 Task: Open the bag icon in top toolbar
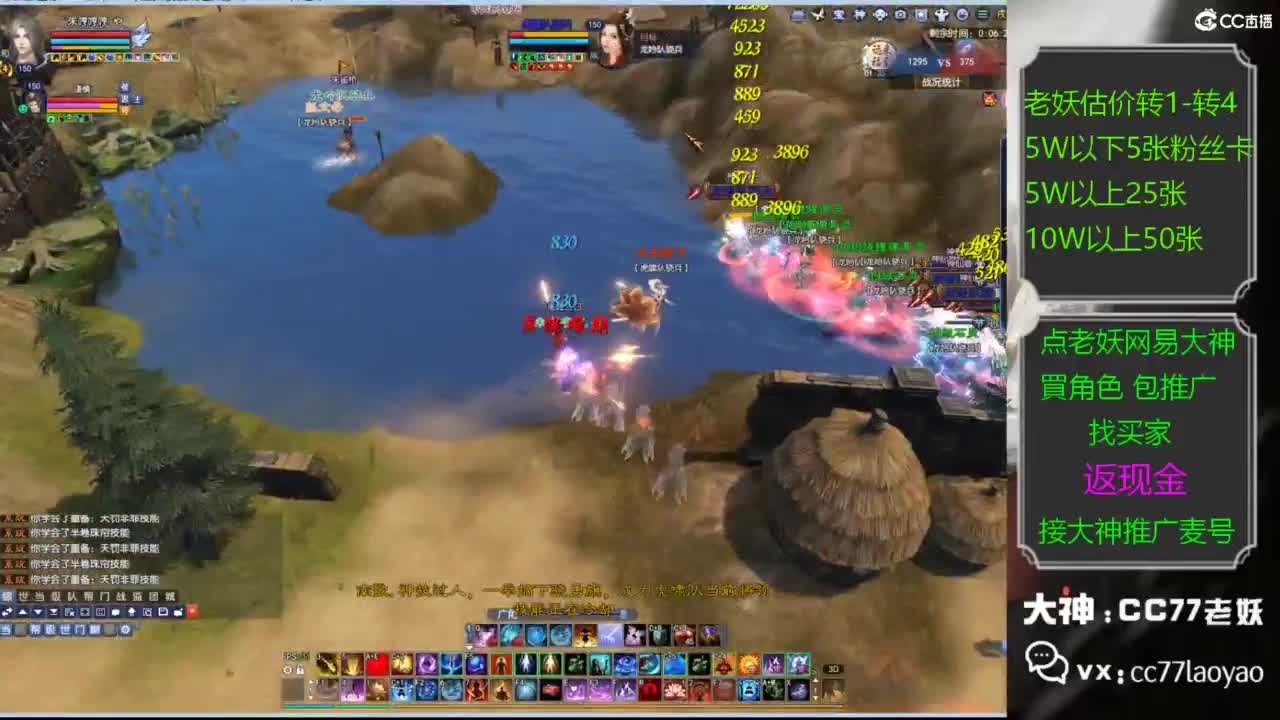(922, 13)
